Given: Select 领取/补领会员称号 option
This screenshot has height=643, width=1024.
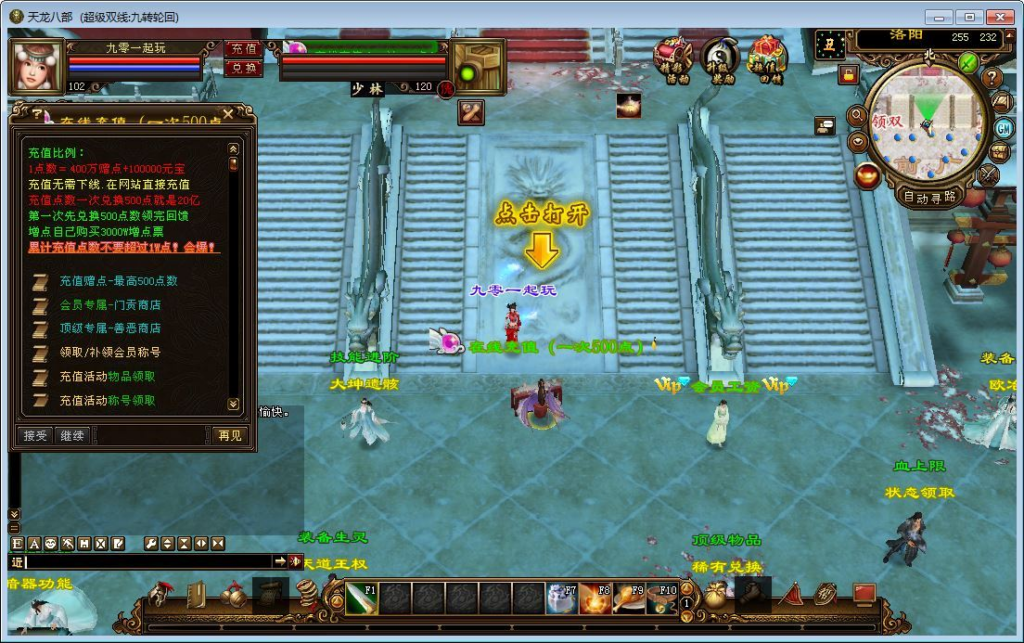Looking at the screenshot, I should point(110,352).
